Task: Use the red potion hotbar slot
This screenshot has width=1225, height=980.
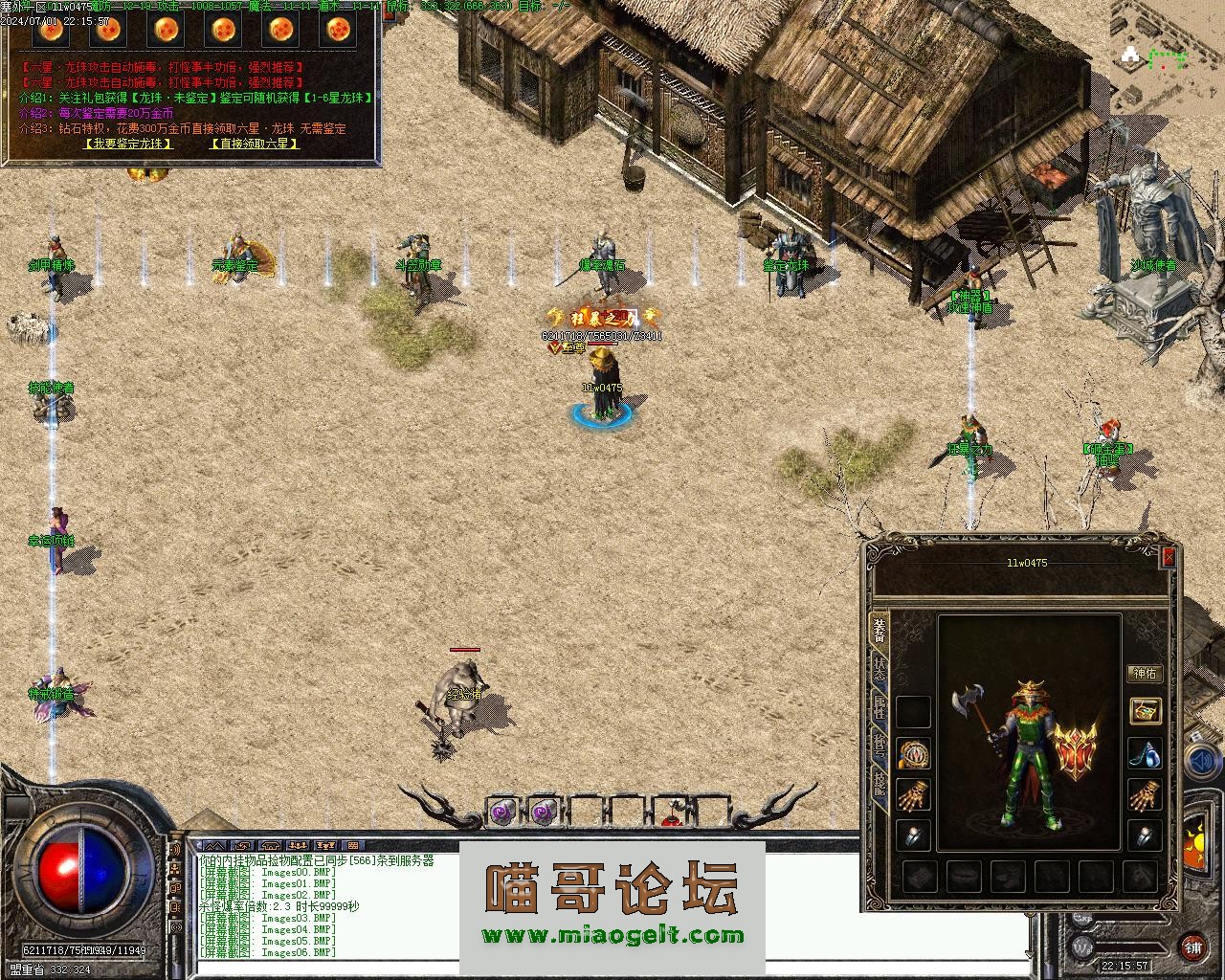Action: coord(674,814)
